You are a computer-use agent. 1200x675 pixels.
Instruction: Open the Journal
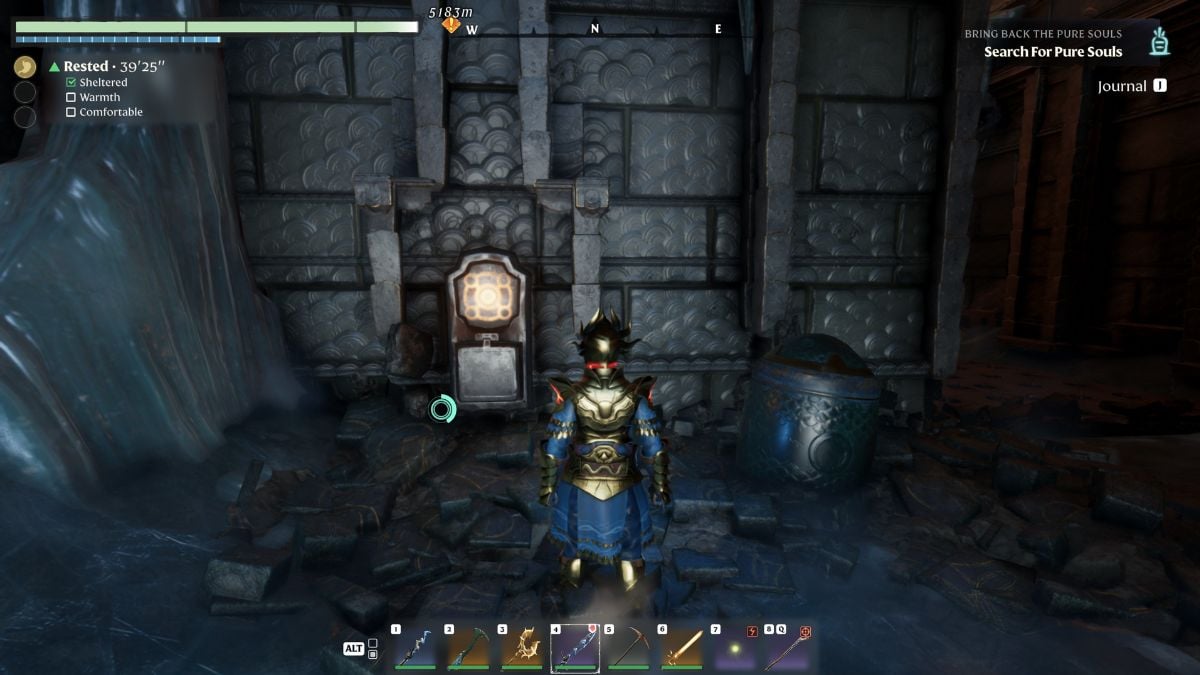pyautogui.click(x=1131, y=86)
